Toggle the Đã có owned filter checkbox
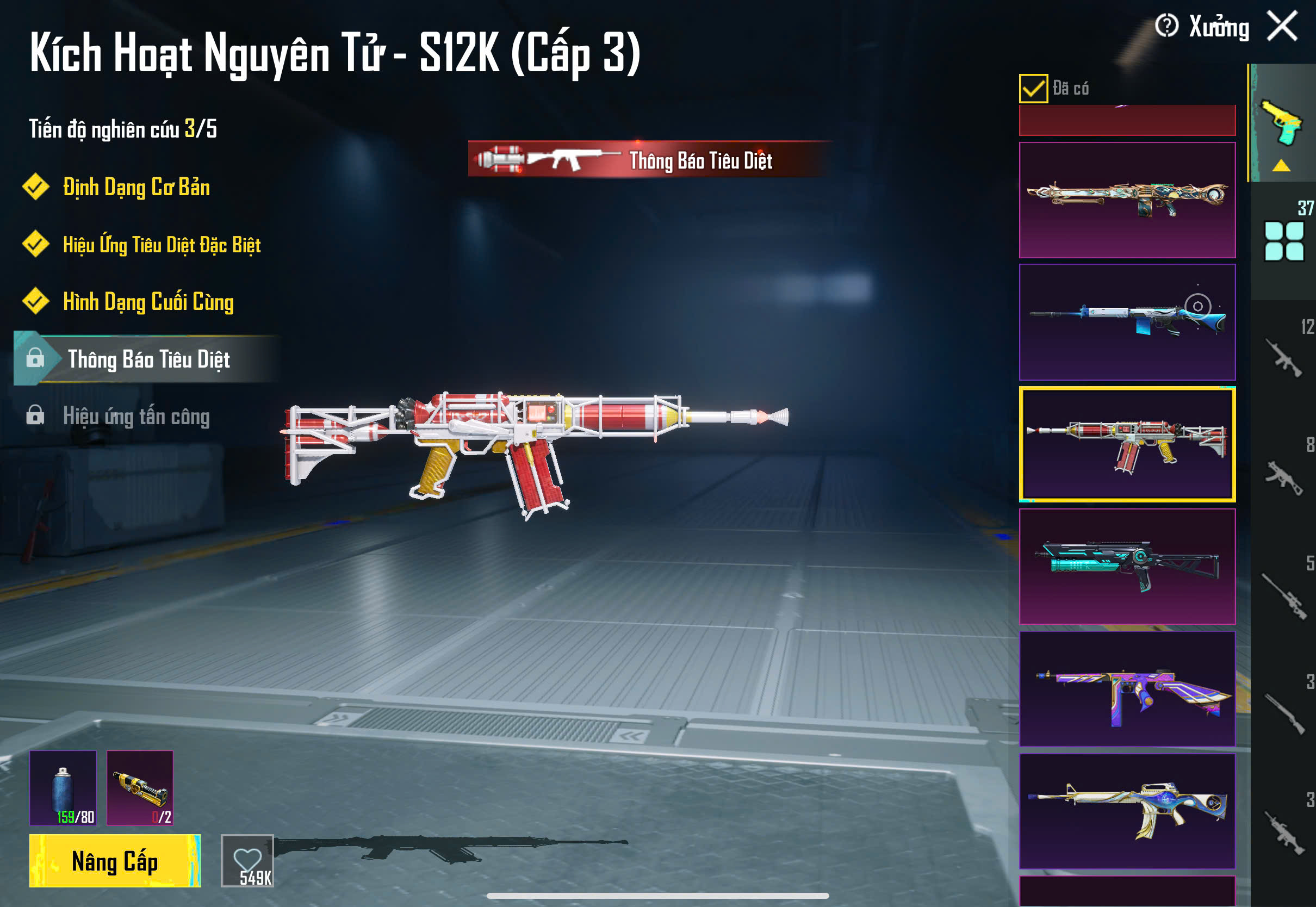Image resolution: width=1316 pixels, height=907 pixels. pos(1033,89)
